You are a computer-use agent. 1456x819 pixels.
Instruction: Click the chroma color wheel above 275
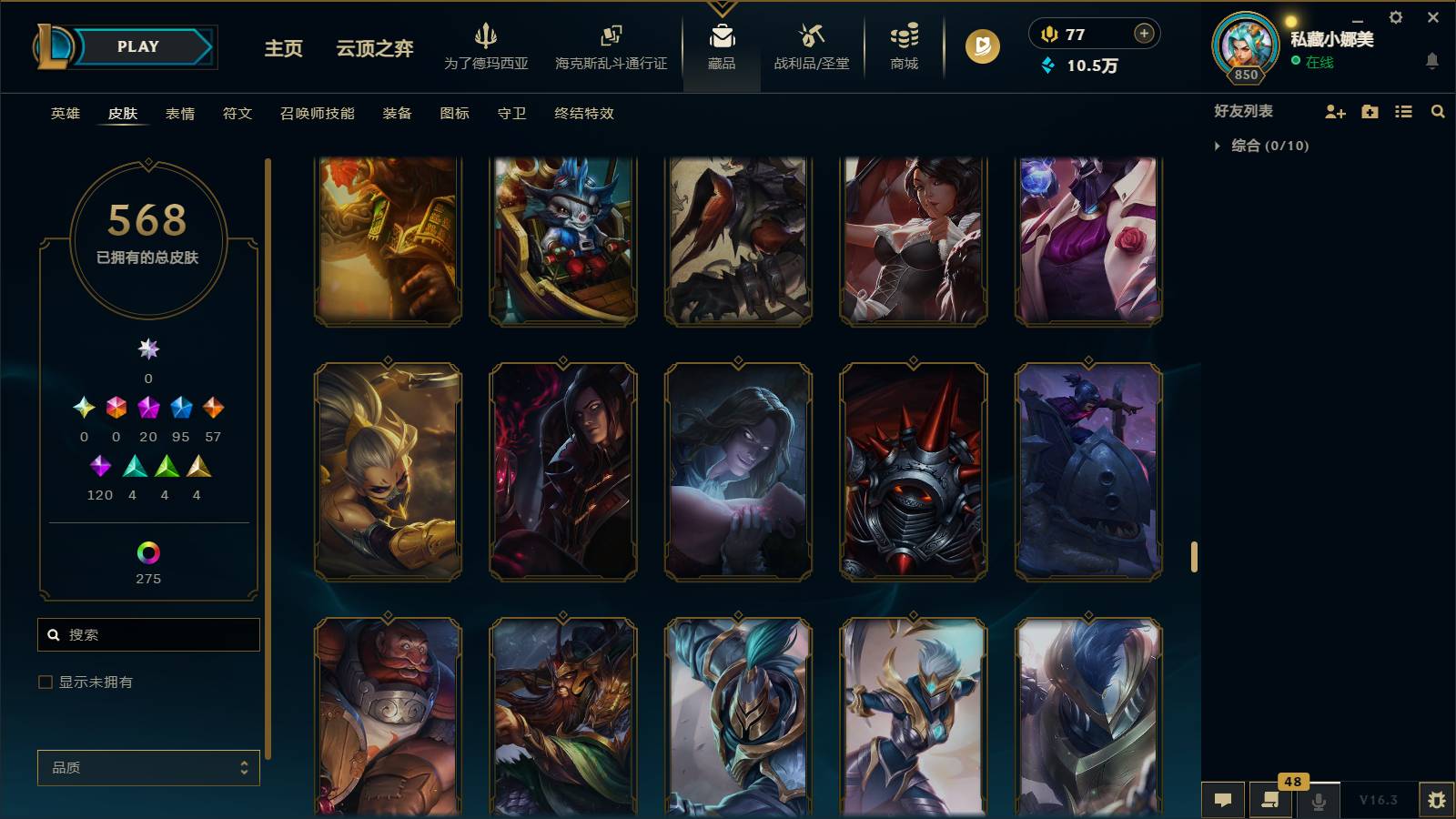tap(147, 551)
